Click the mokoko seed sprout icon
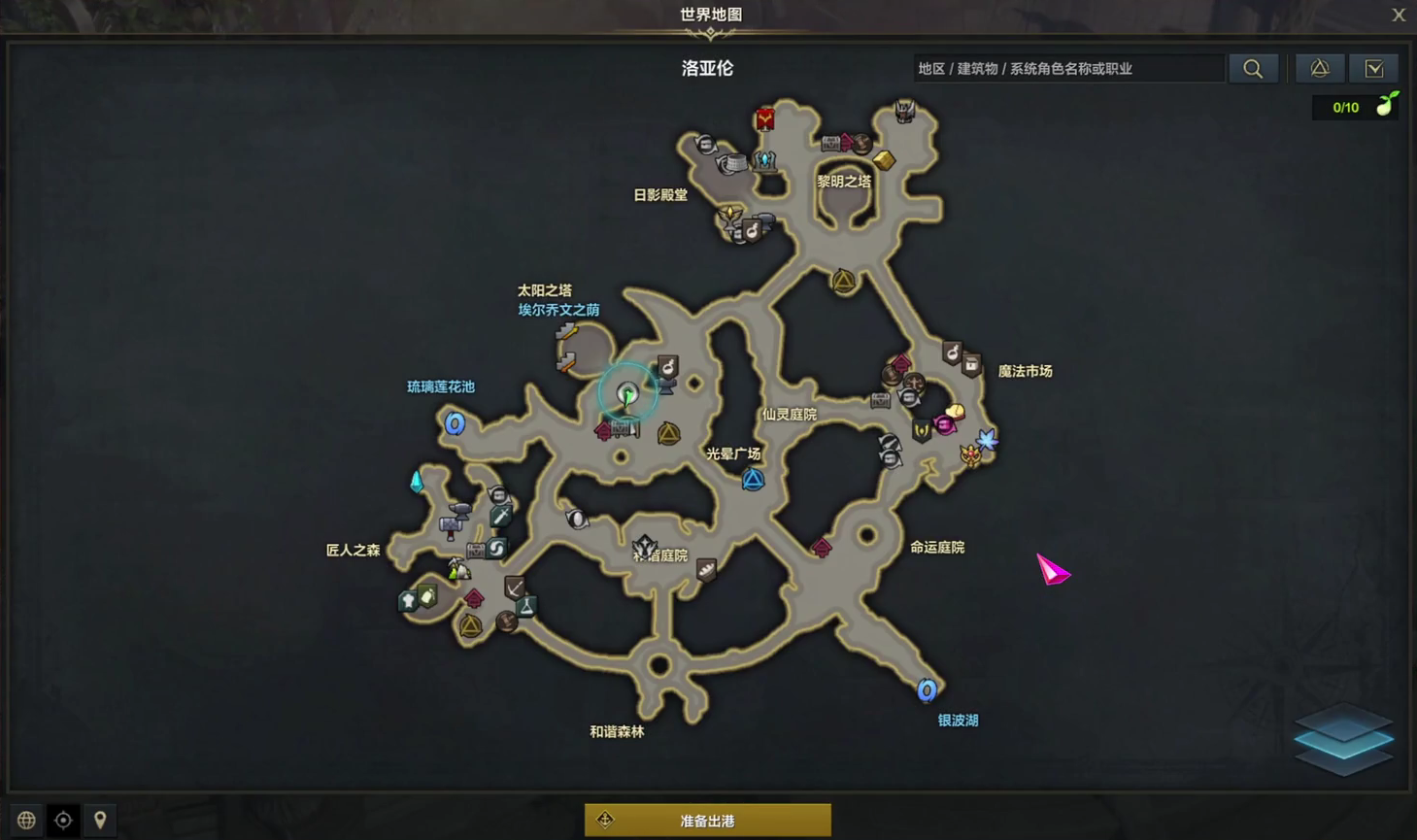Screen dimensions: 1417x840 1387,105
